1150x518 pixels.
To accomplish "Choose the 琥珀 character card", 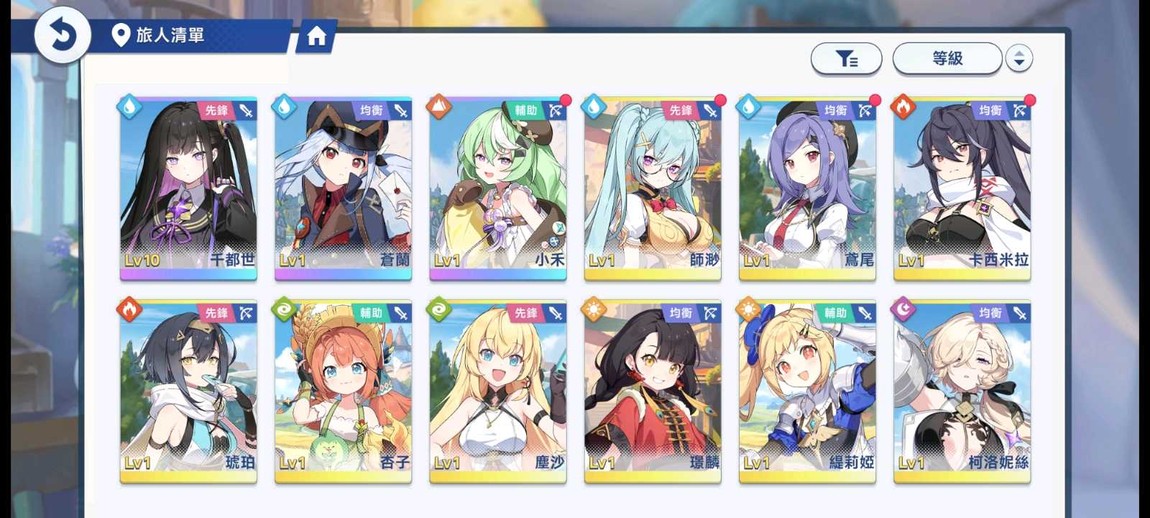I will 189,391.
